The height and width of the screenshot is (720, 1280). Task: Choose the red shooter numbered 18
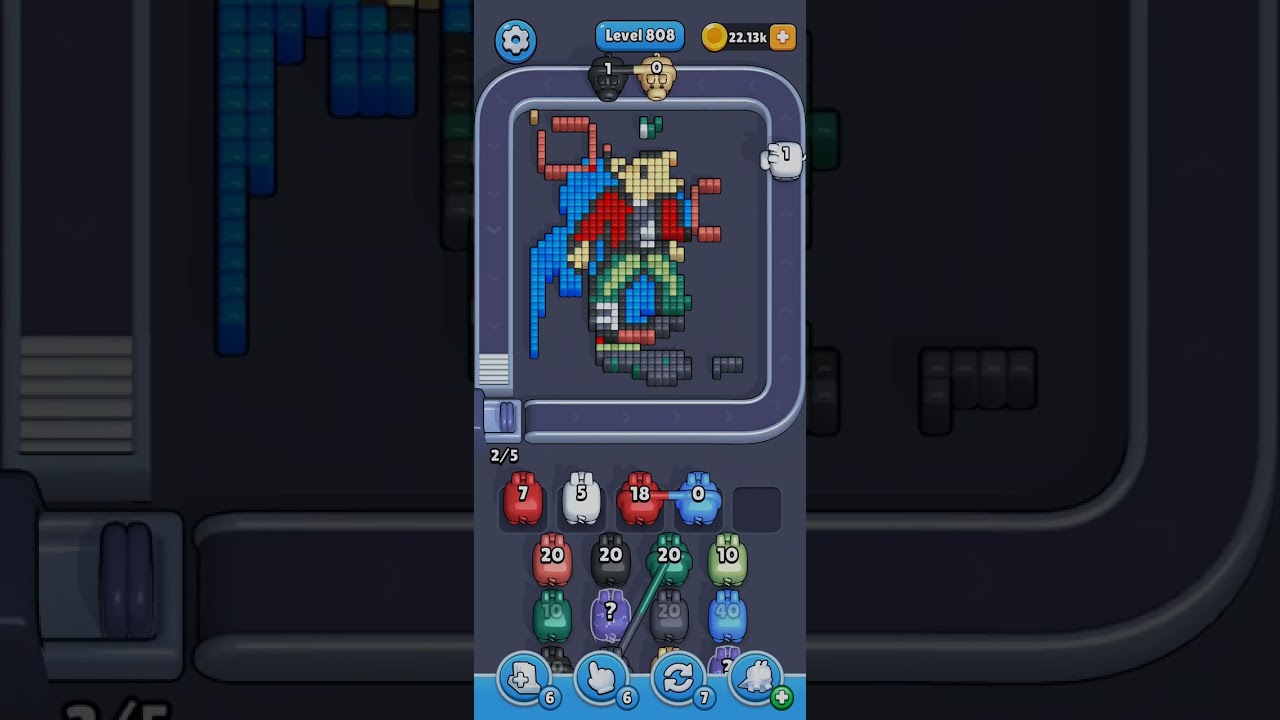point(639,498)
